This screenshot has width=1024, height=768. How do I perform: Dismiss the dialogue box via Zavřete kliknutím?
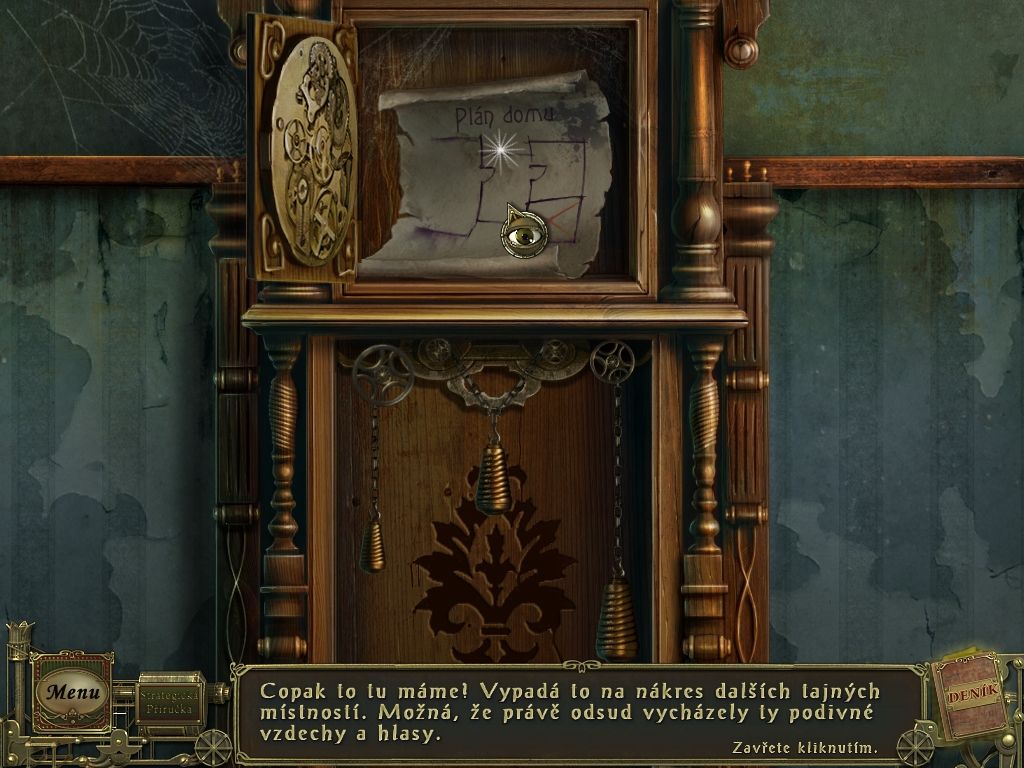point(804,747)
